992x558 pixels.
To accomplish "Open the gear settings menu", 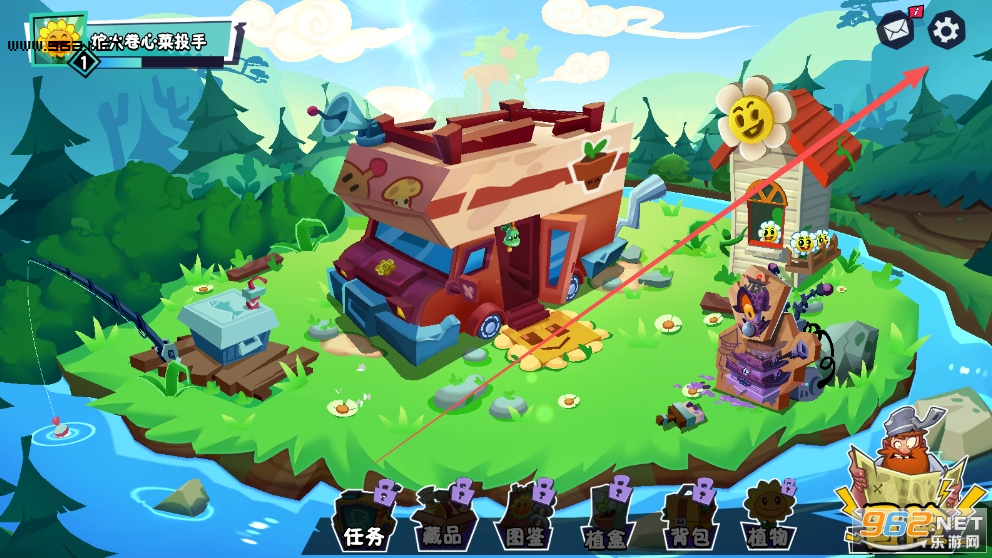I will 946,31.
